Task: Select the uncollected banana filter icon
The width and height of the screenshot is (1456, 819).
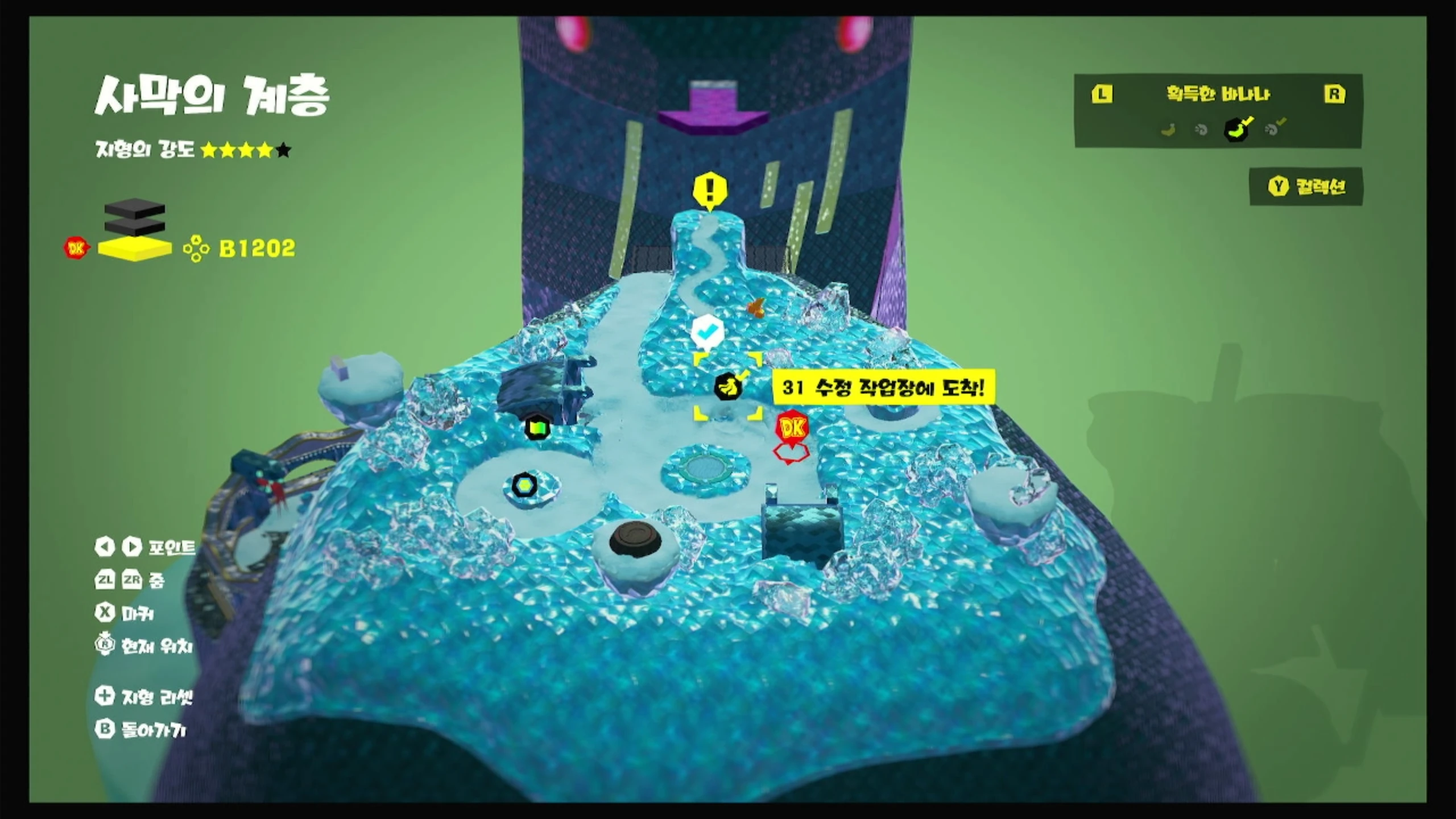Action: tap(1168, 130)
